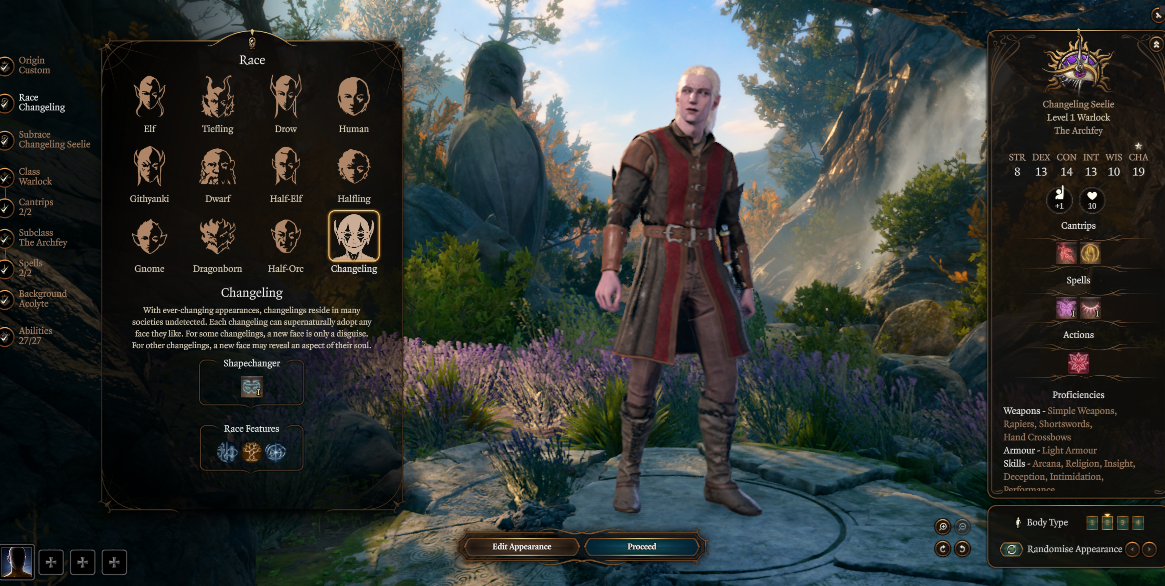Viewport: 1165px width, 586px height.
Task: Open the Shapechanger feature icon
Action: click(x=251, y=387)
